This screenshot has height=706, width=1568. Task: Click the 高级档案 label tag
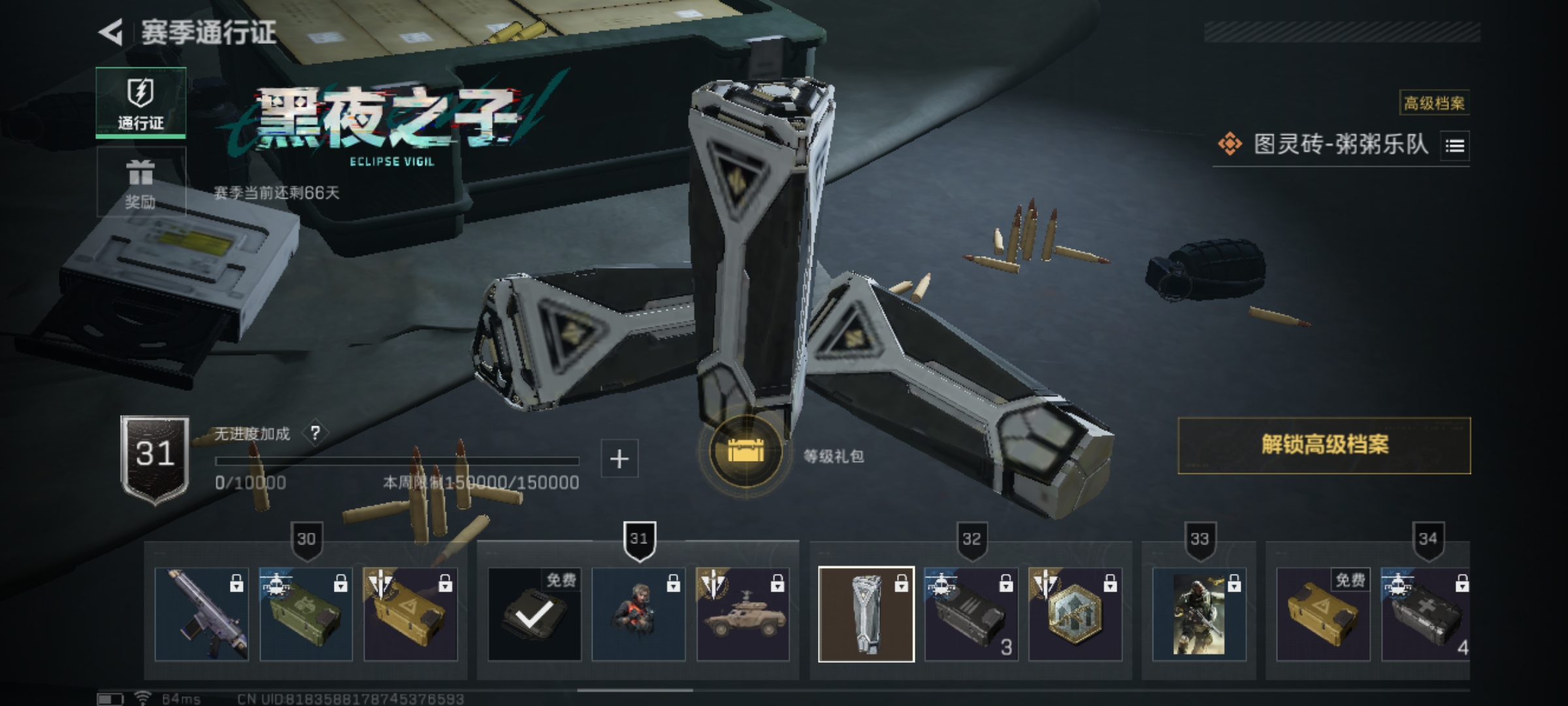(x=1434, y=103)
